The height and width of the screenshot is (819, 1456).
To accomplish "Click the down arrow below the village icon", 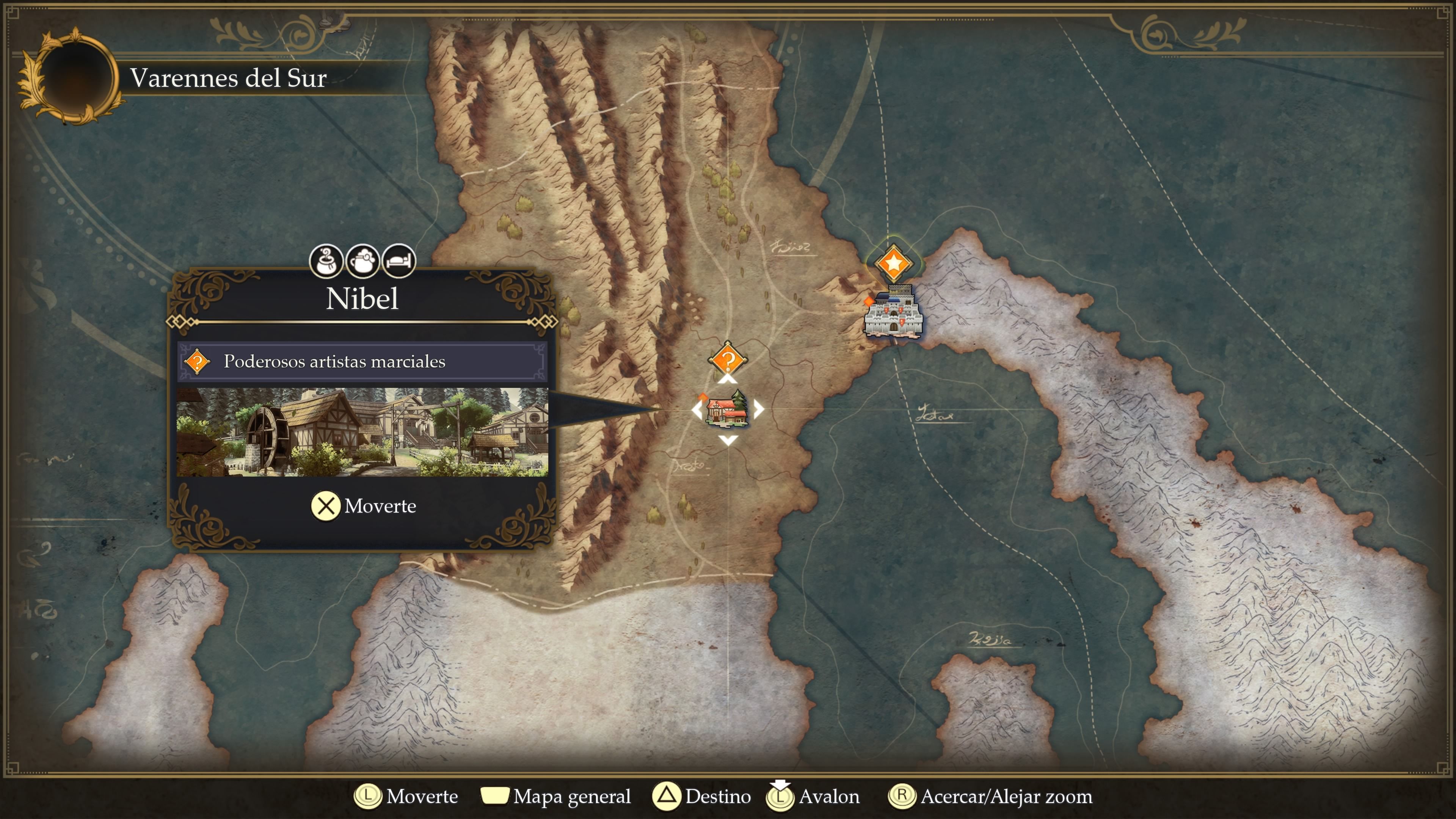I will pyautogui.click(x=728, y=441).
